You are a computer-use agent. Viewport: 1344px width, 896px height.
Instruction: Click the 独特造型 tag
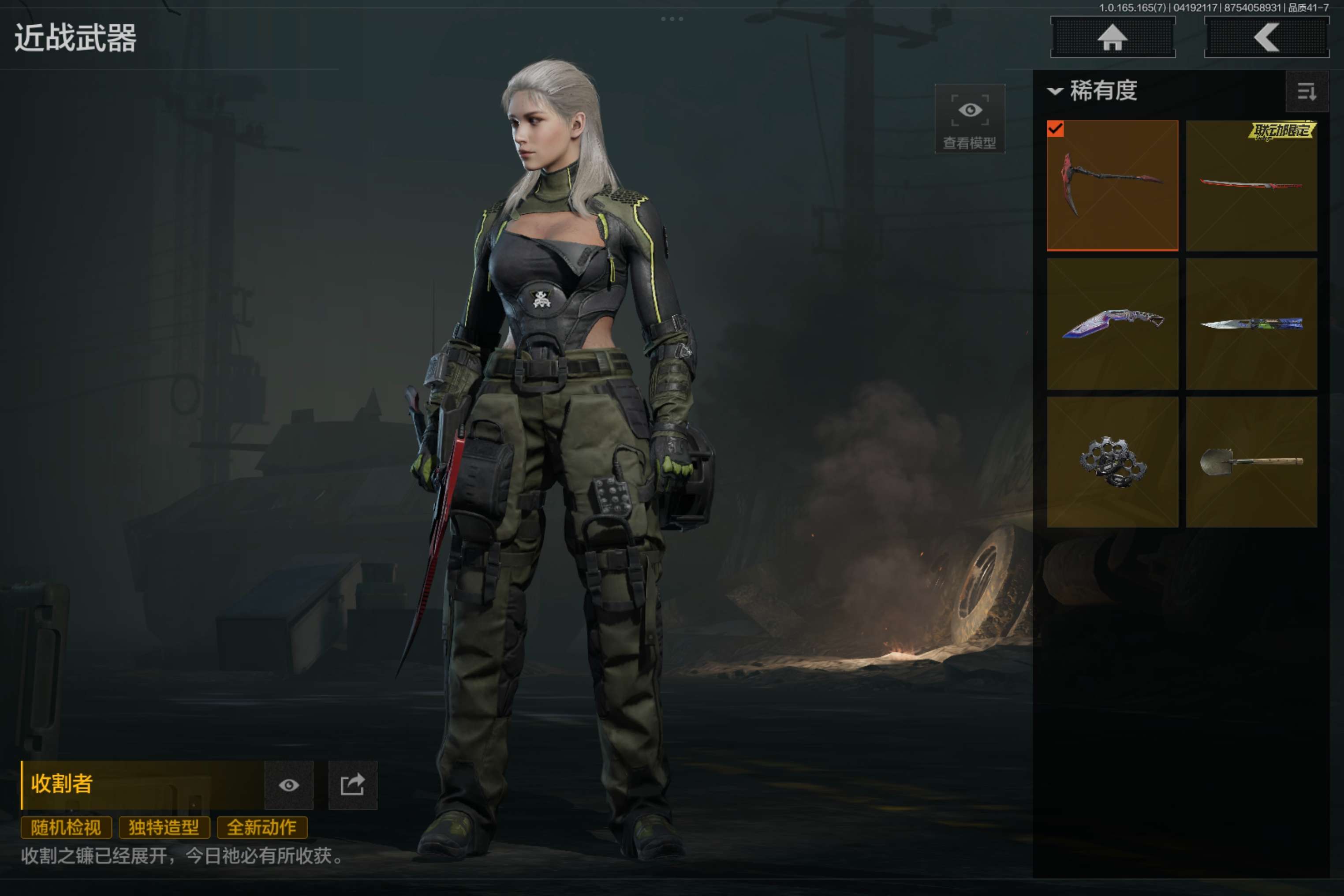[x=164, y=827]
